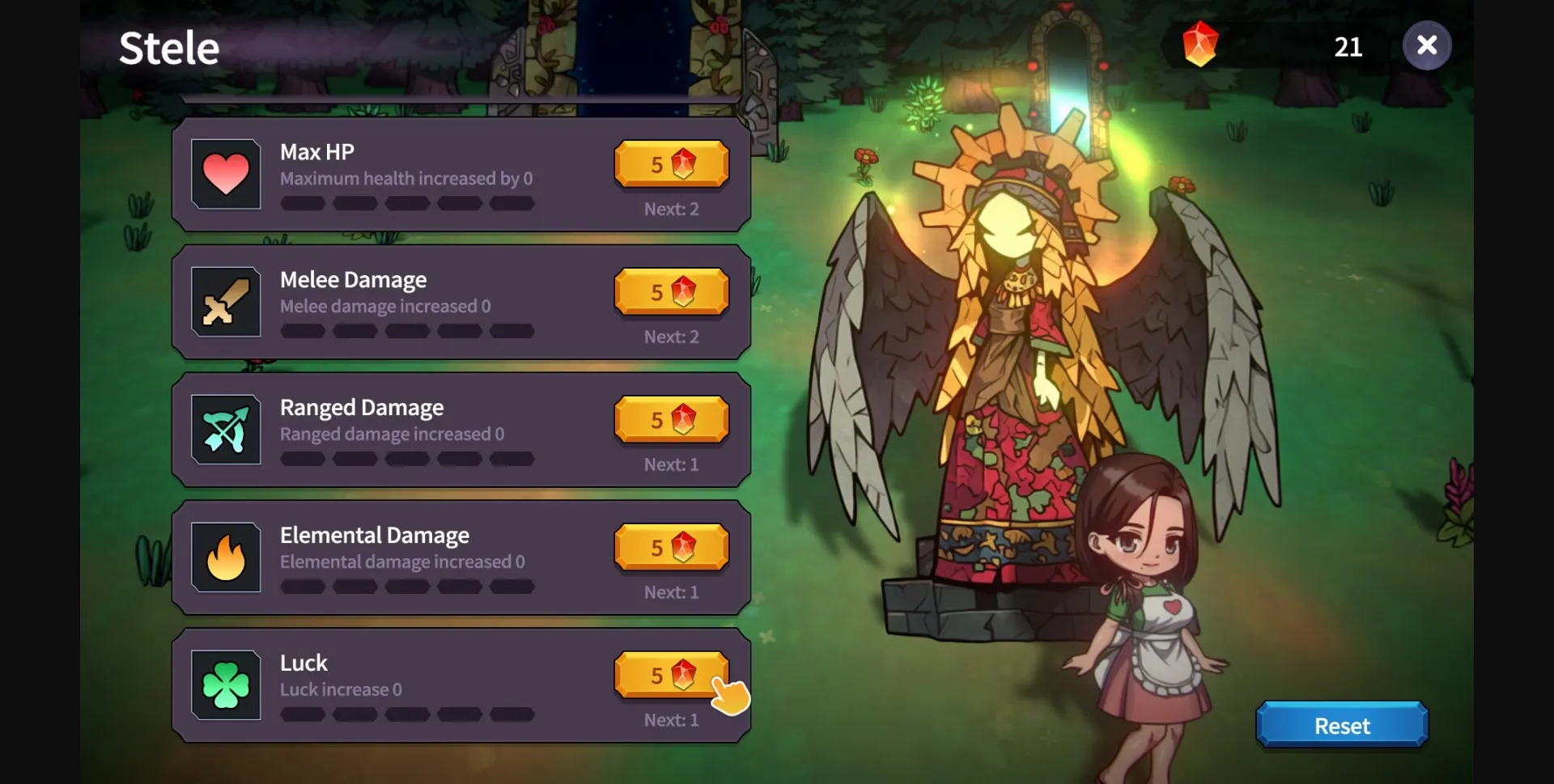Select the sword icon beside Melee Damage

[226, 302]
